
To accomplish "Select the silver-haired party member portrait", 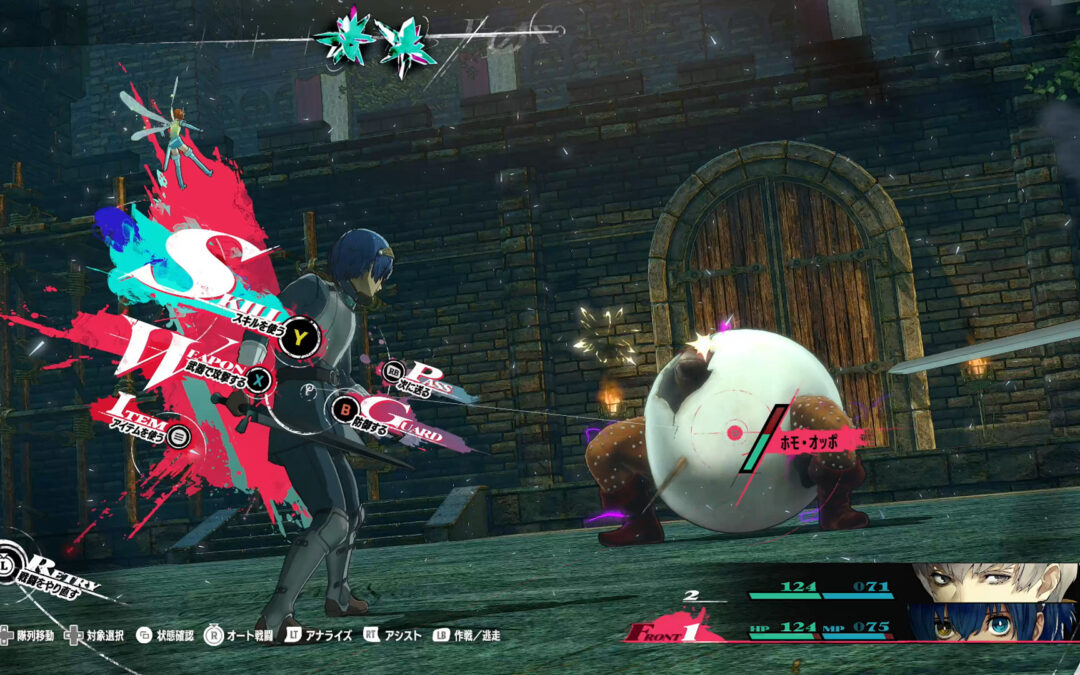I will click(990, 581).
